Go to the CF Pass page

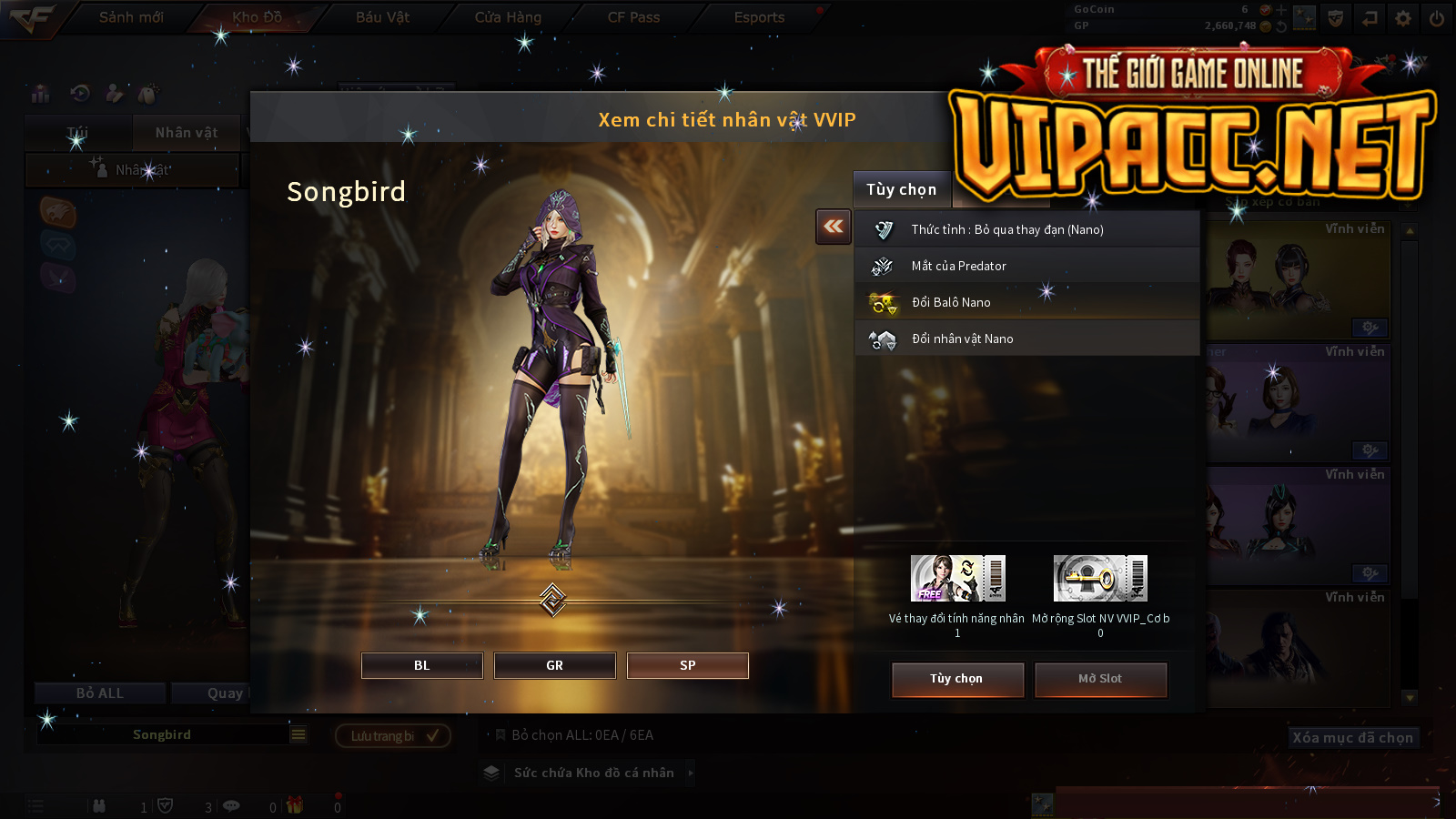tap(633, 17)
